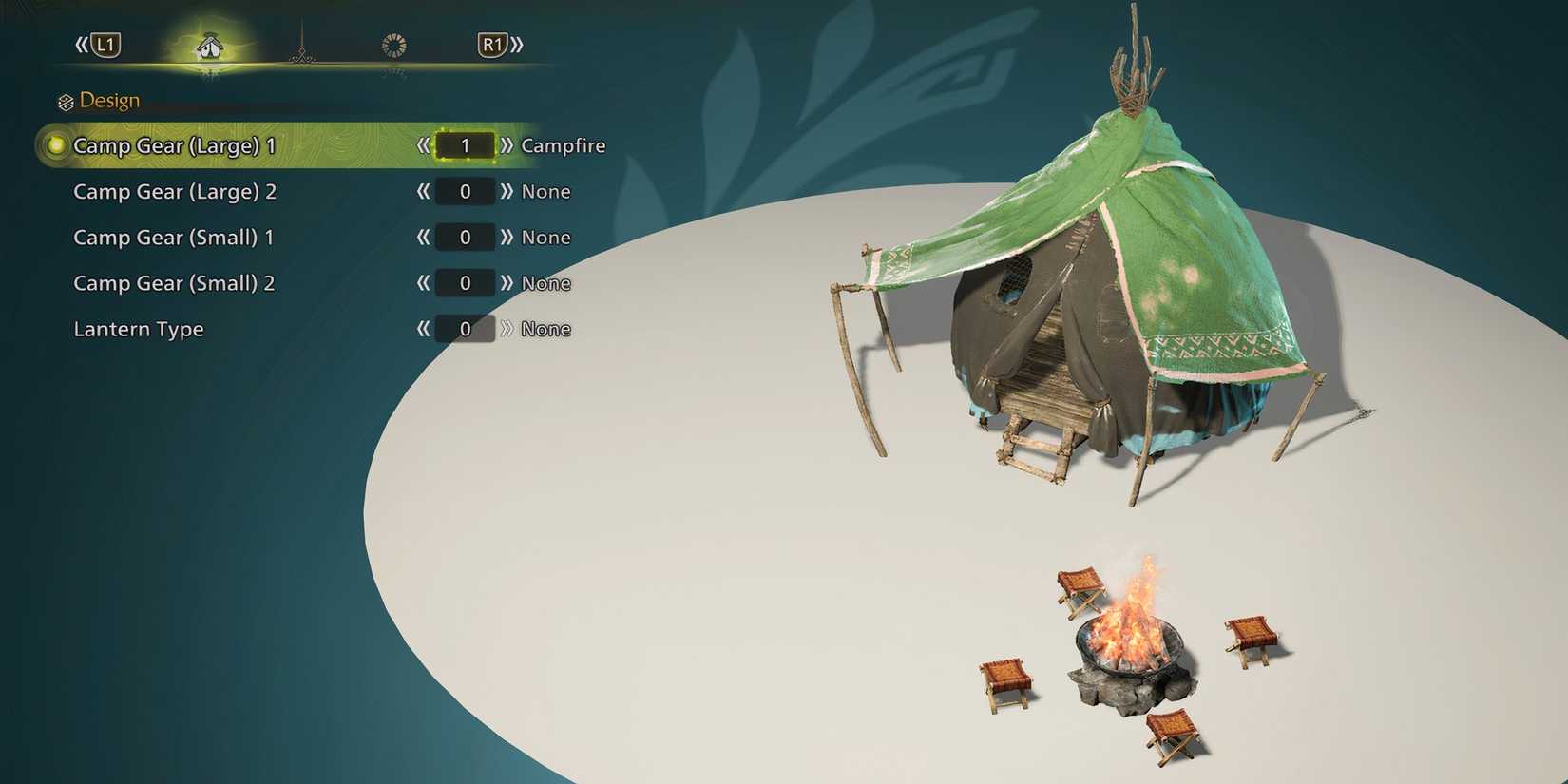Open the hanging lantern tab icon
This screenshot has height=784, width=1568.
point(302,48)
